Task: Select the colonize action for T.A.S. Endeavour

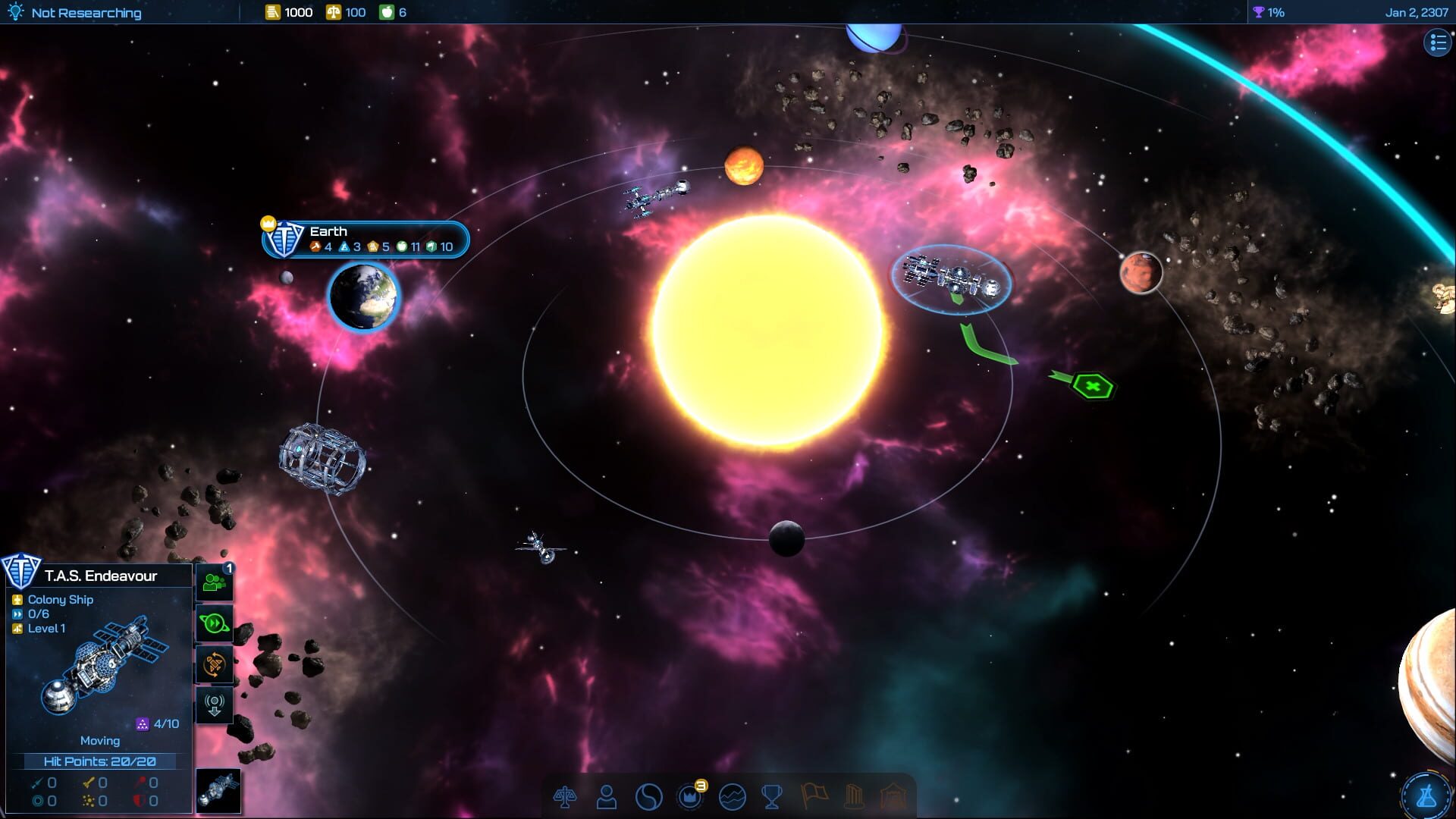Action: [215, 582]
